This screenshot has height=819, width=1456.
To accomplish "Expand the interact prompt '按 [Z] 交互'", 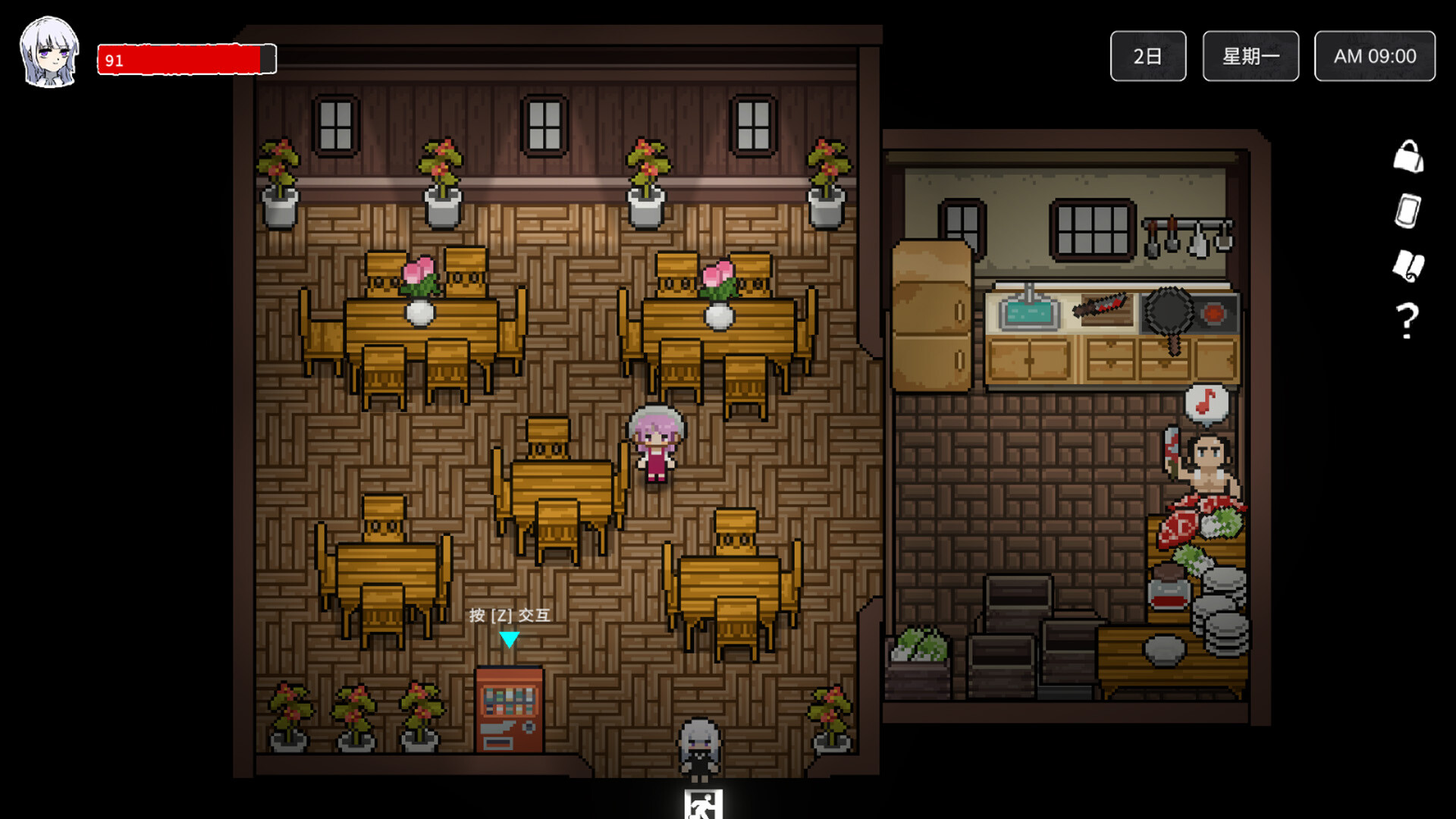I will 510,616.
